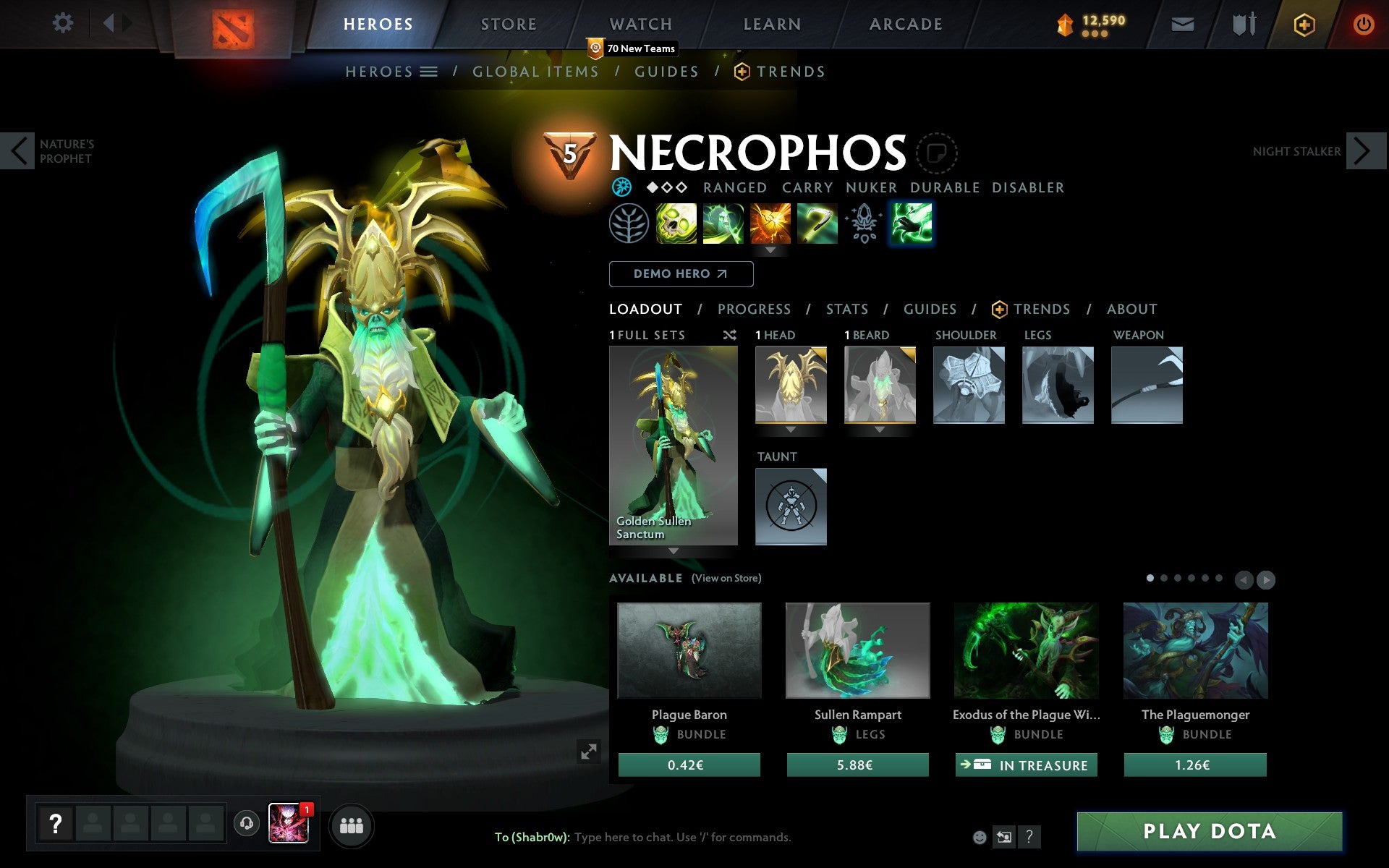Open the settings gear icon

[64, 23]
